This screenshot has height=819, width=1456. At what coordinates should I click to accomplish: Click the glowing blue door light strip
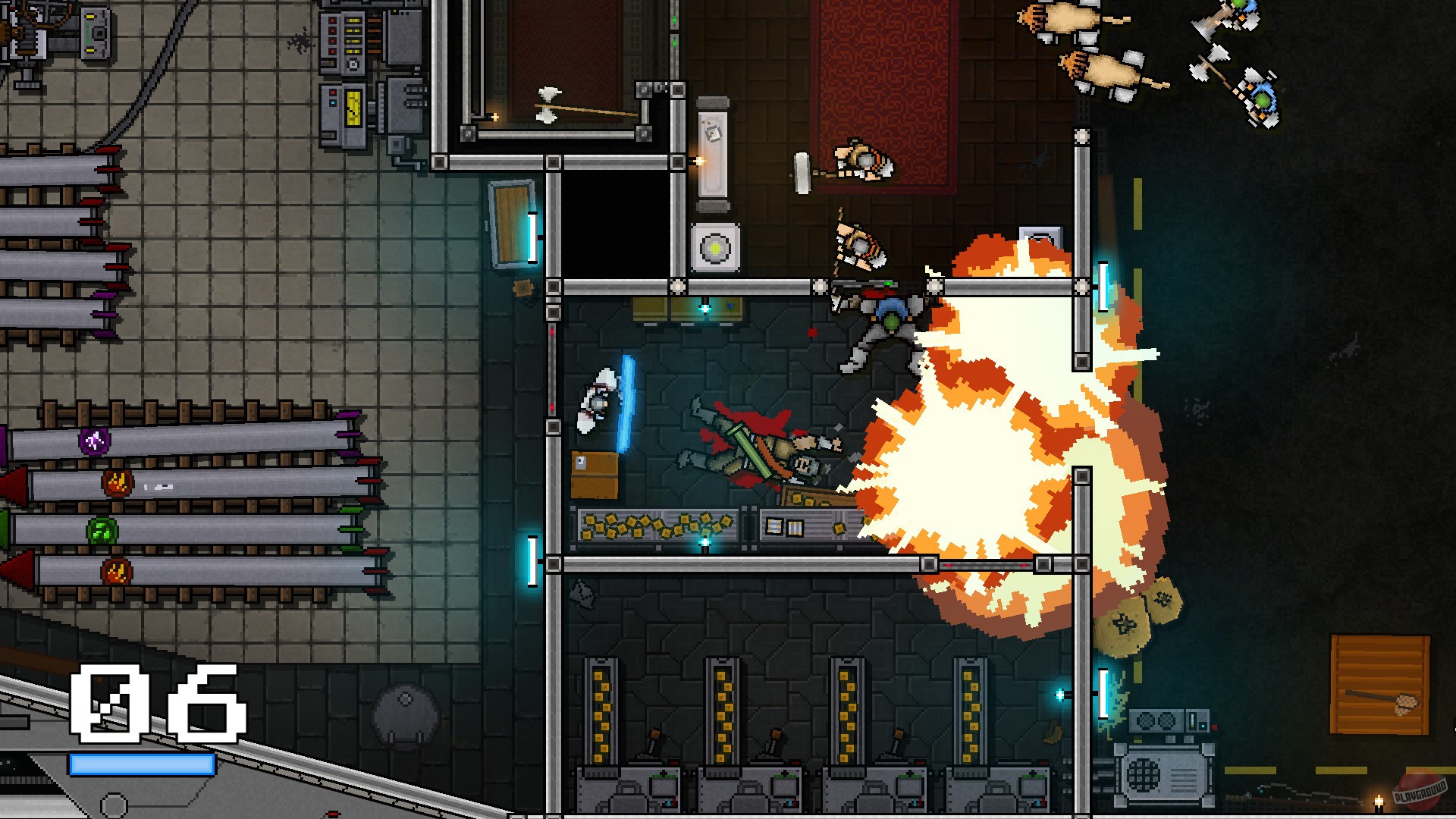coord(533,237)
